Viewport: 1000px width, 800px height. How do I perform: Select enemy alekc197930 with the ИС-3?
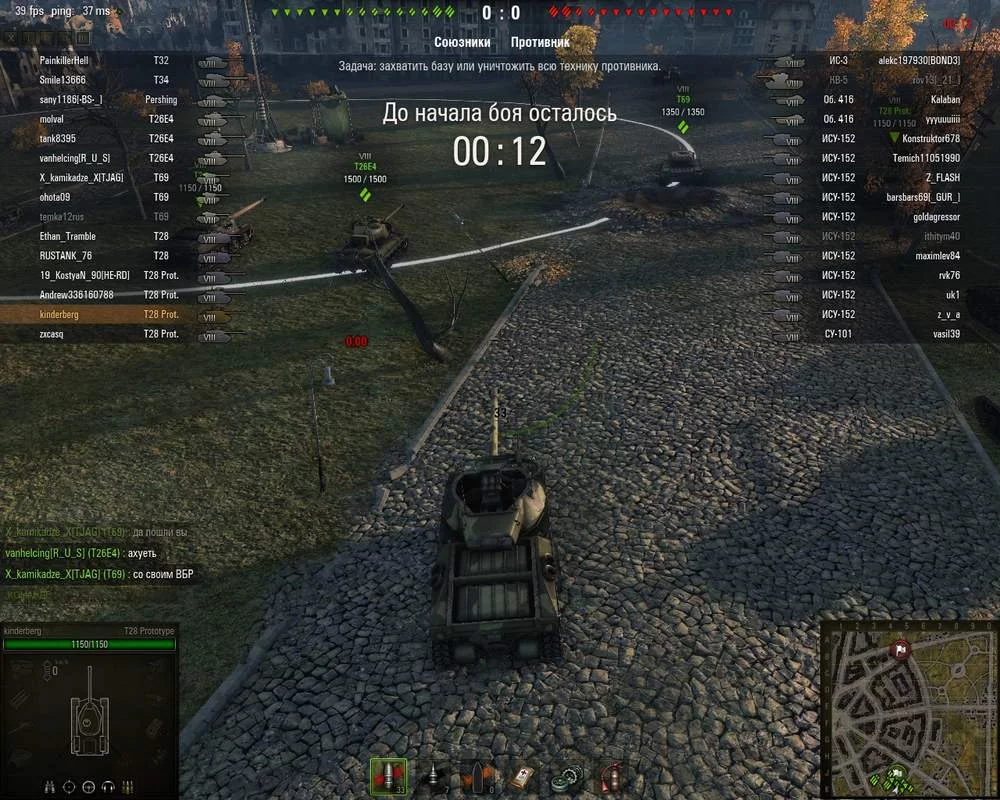(x=880, y=61)
